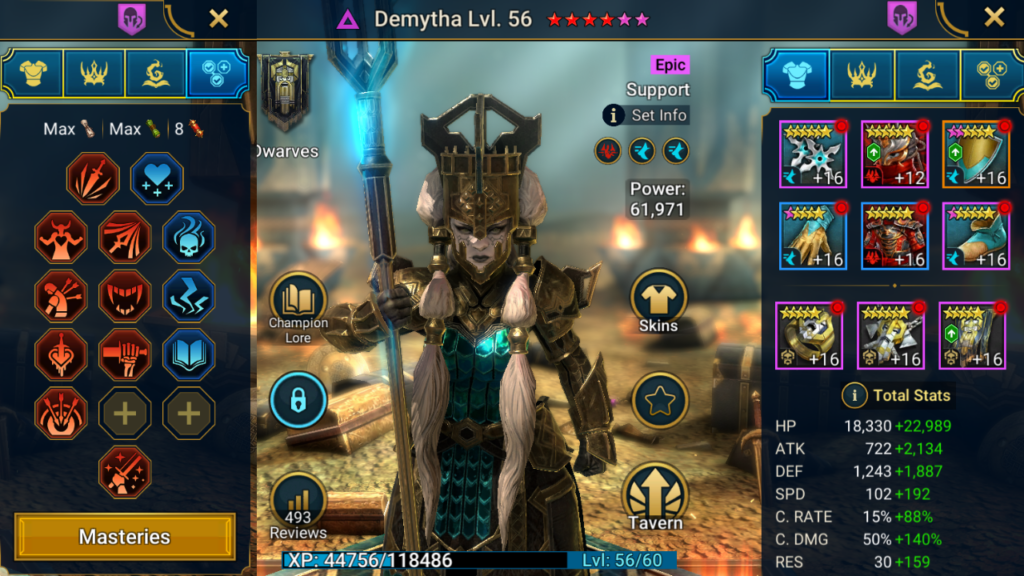Select the gauntlets artifact slot
The height and width of the screenshot is (576, 1024).
click(x=812, y=236)
